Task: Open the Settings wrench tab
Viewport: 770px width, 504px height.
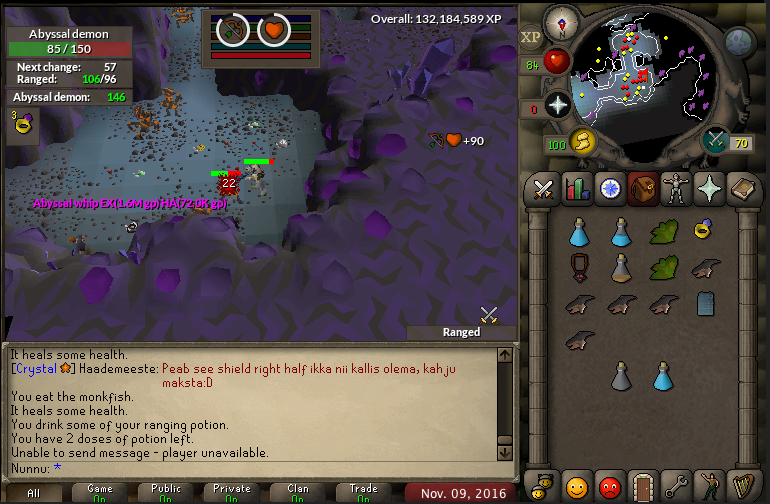Action: click(x=677, y=487)
